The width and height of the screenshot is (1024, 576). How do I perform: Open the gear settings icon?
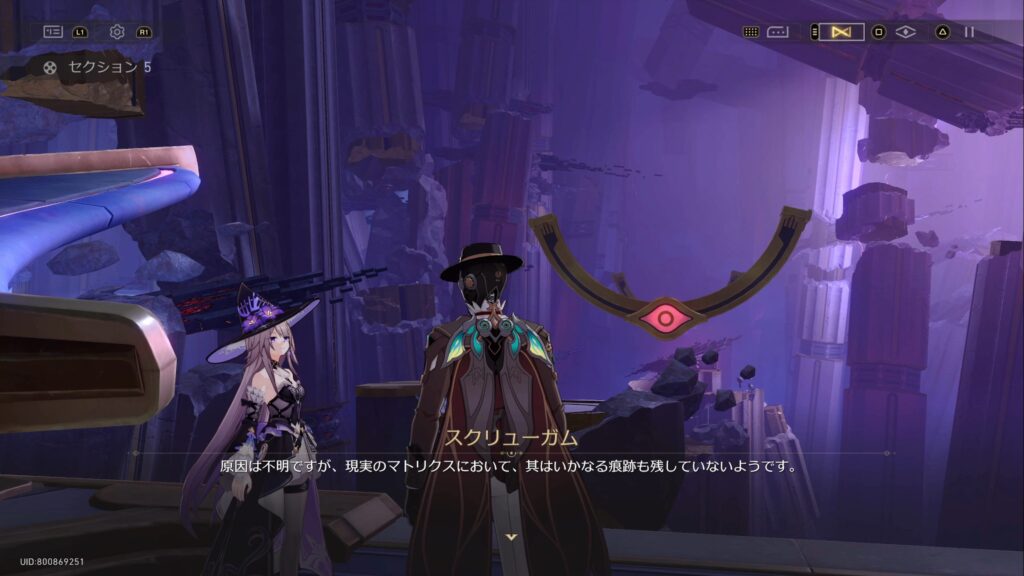(x=117, y=32)
